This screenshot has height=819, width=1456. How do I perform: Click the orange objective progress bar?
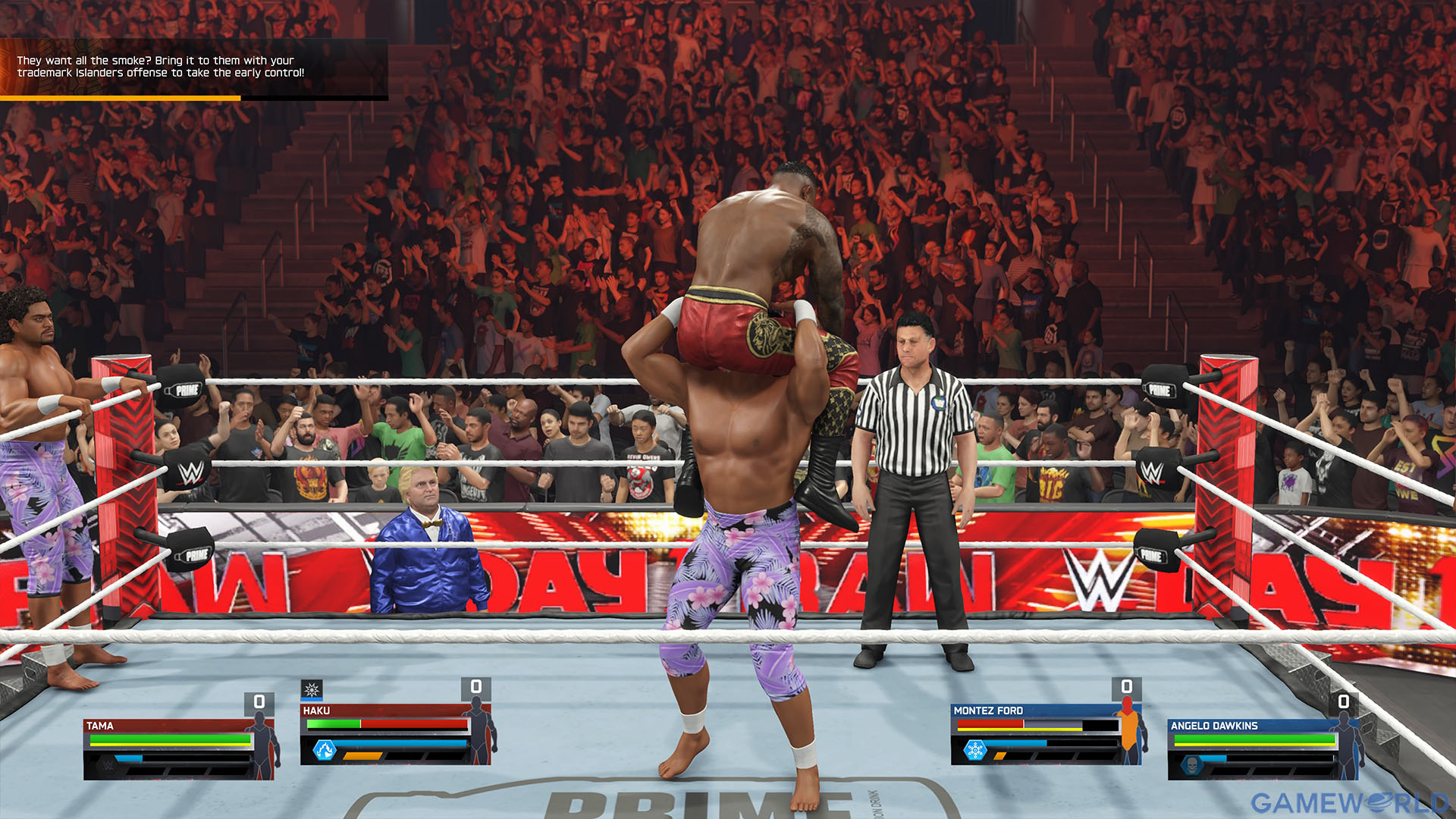coord(121,97)
